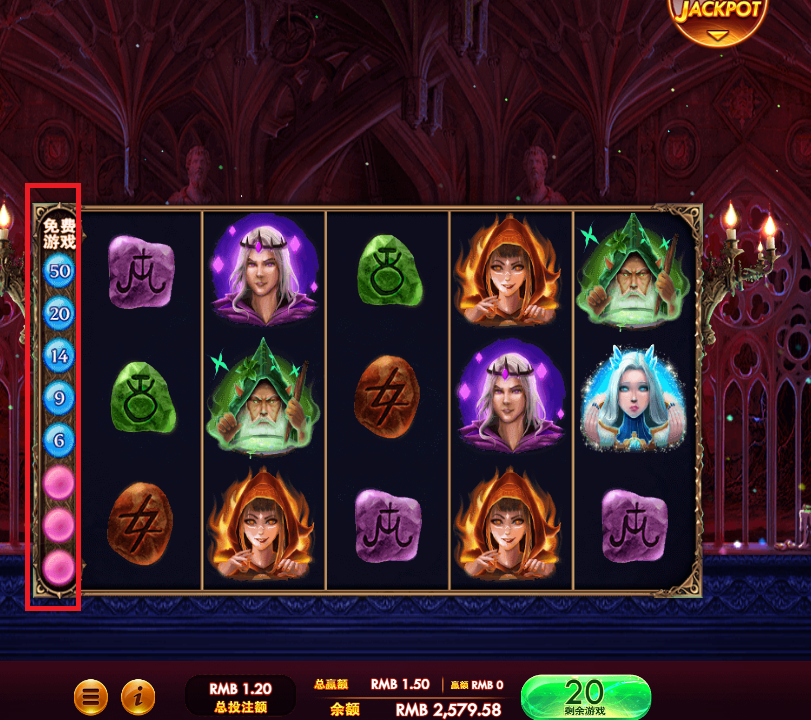Expand the Jackpot panel

click(x=718, y=22)
